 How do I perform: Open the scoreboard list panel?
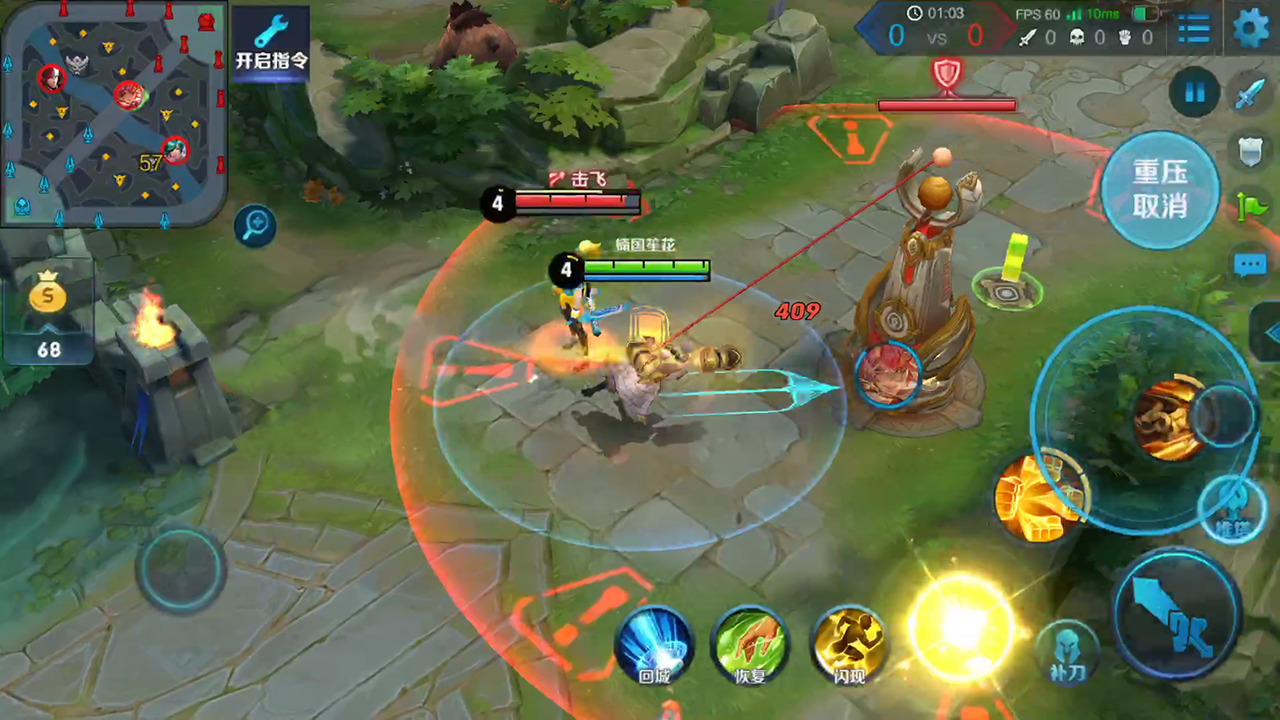click(1193, 29)
